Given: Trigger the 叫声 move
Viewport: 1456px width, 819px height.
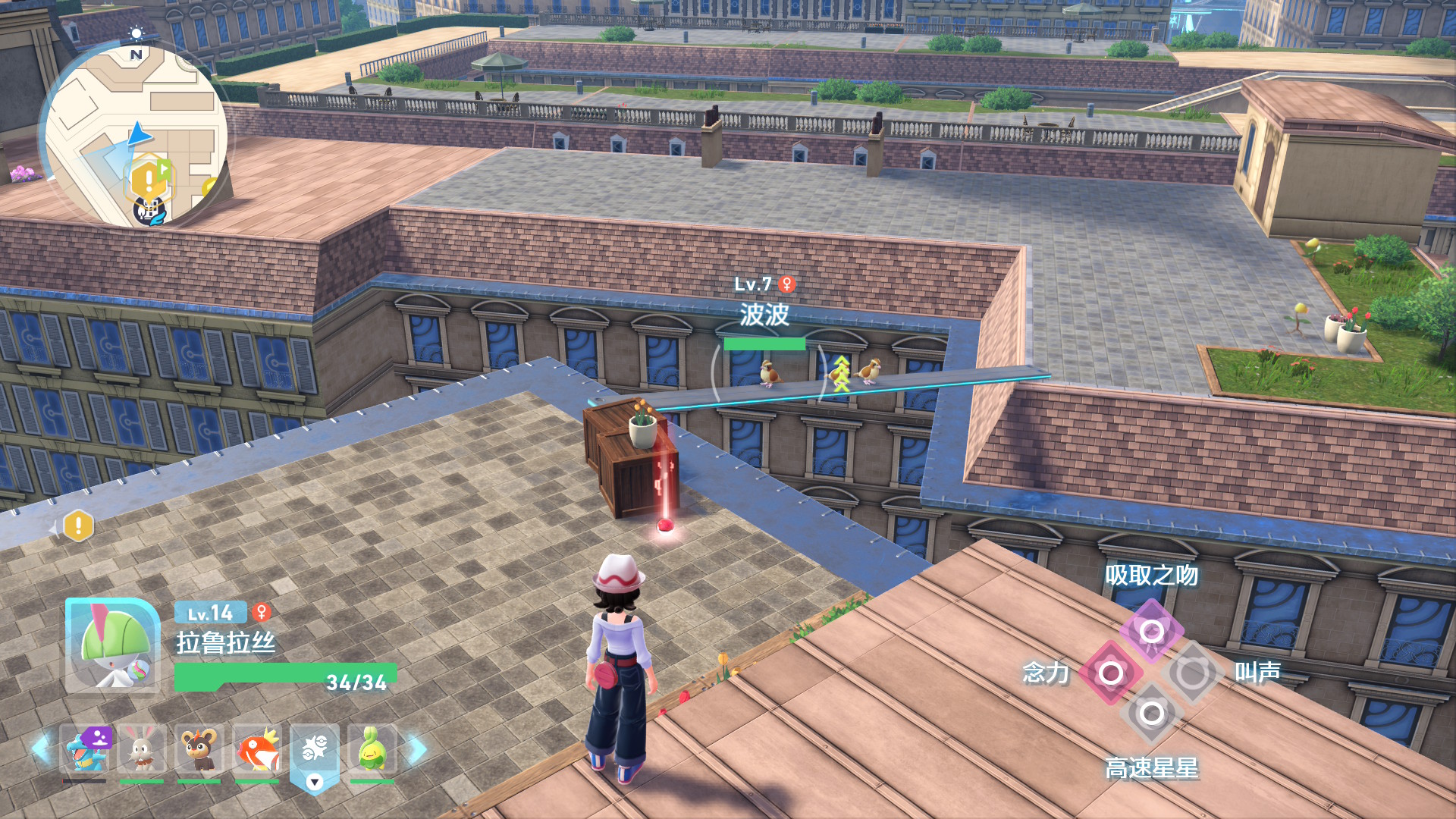Looking at the screenshot, I should (1192, 673).
